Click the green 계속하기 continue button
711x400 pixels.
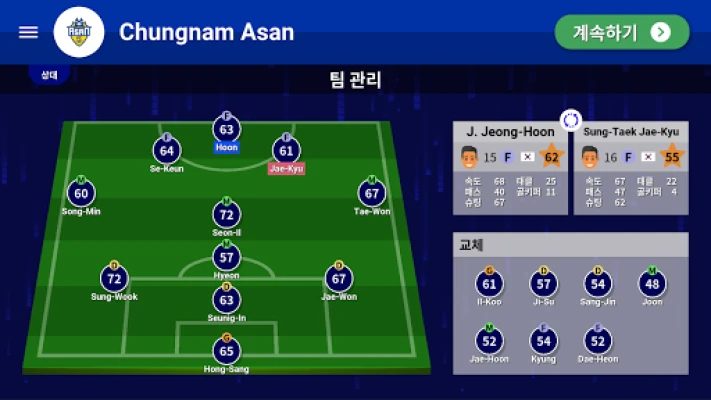coord(622,32)
